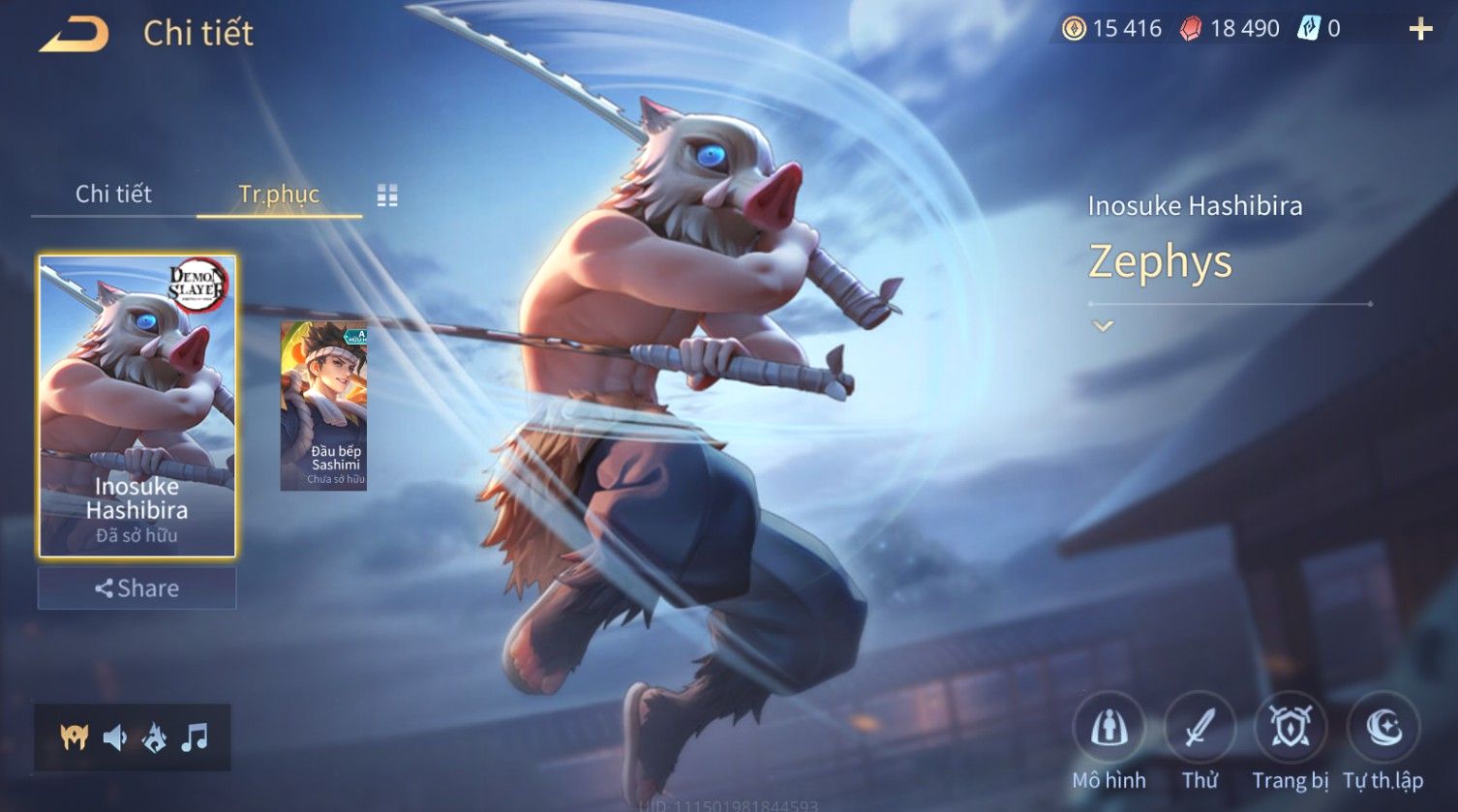Show the skin grid view
The width and height of the screenshot is (1458, 812).
pyautogui.click(x=387, y=195)
